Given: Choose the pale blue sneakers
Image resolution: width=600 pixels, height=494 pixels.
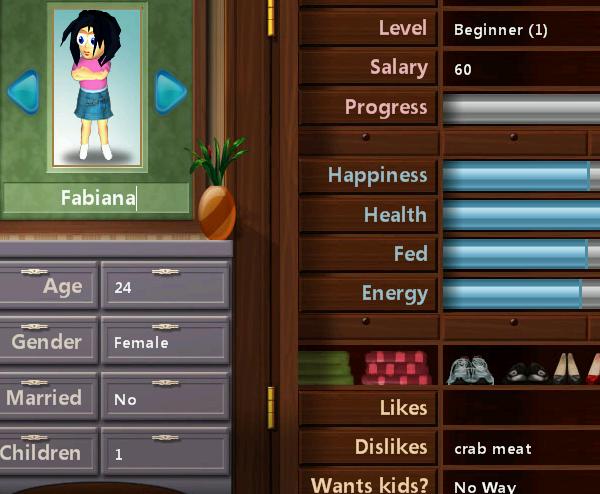Looking at the screenshot, I should (x=469, y=369).
